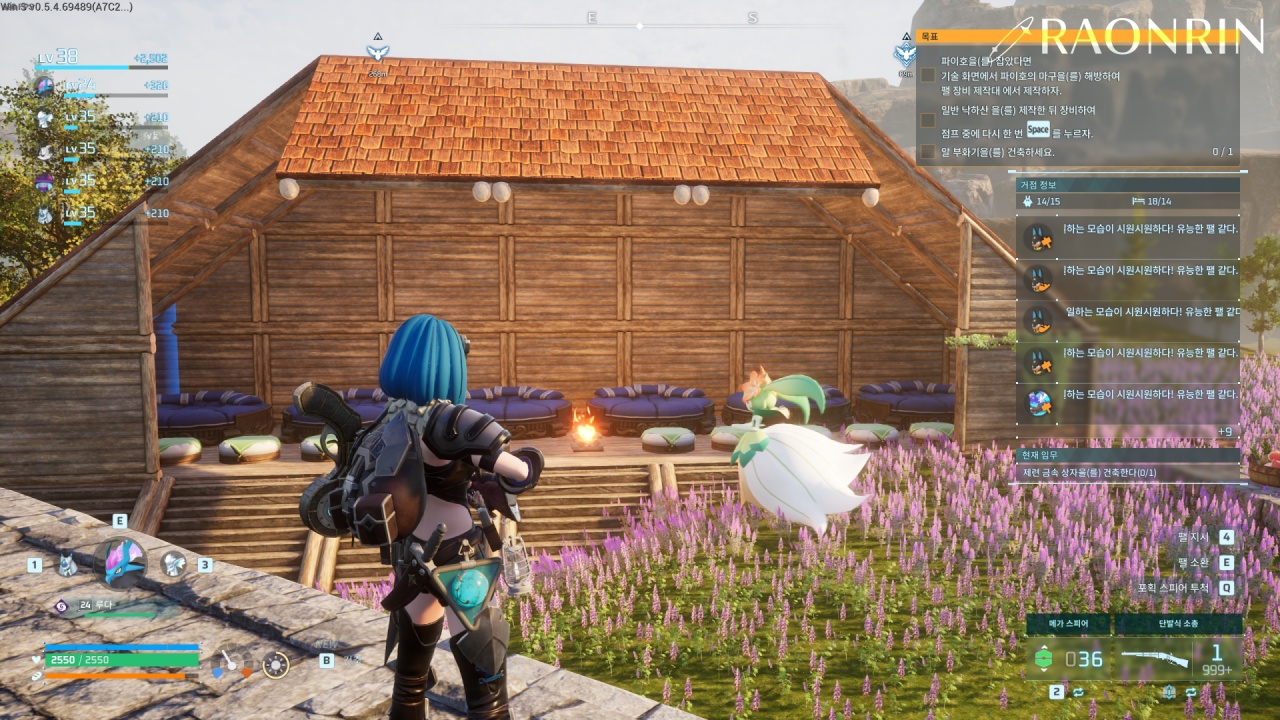Select the blue pal notification row
Viewport: 1280px width, 720px height.
click(x=1128, y=402)
